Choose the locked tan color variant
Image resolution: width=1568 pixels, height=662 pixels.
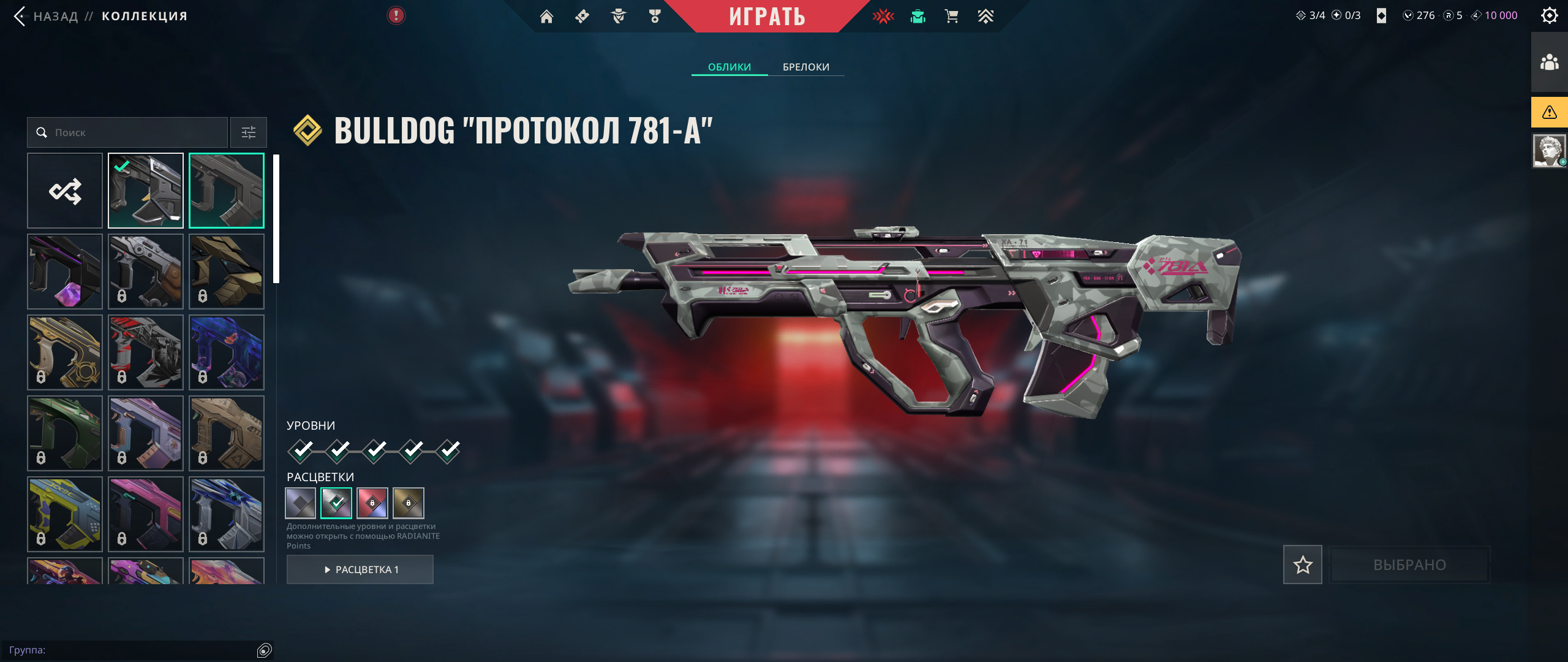coord(409,503)
